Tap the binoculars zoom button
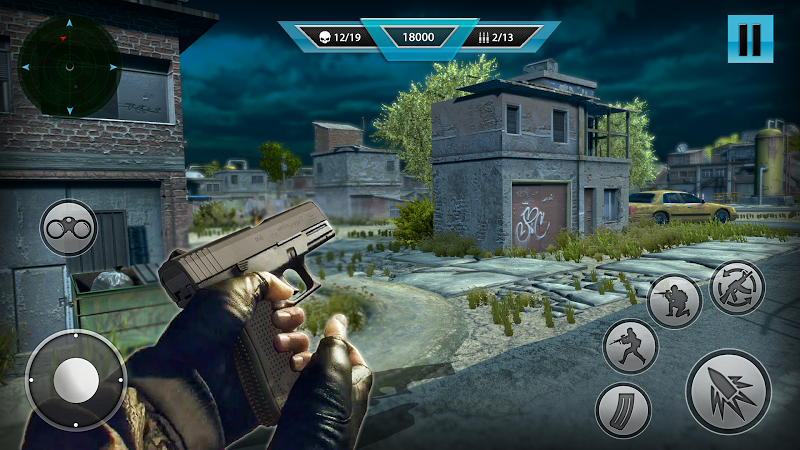 point(69,228)
